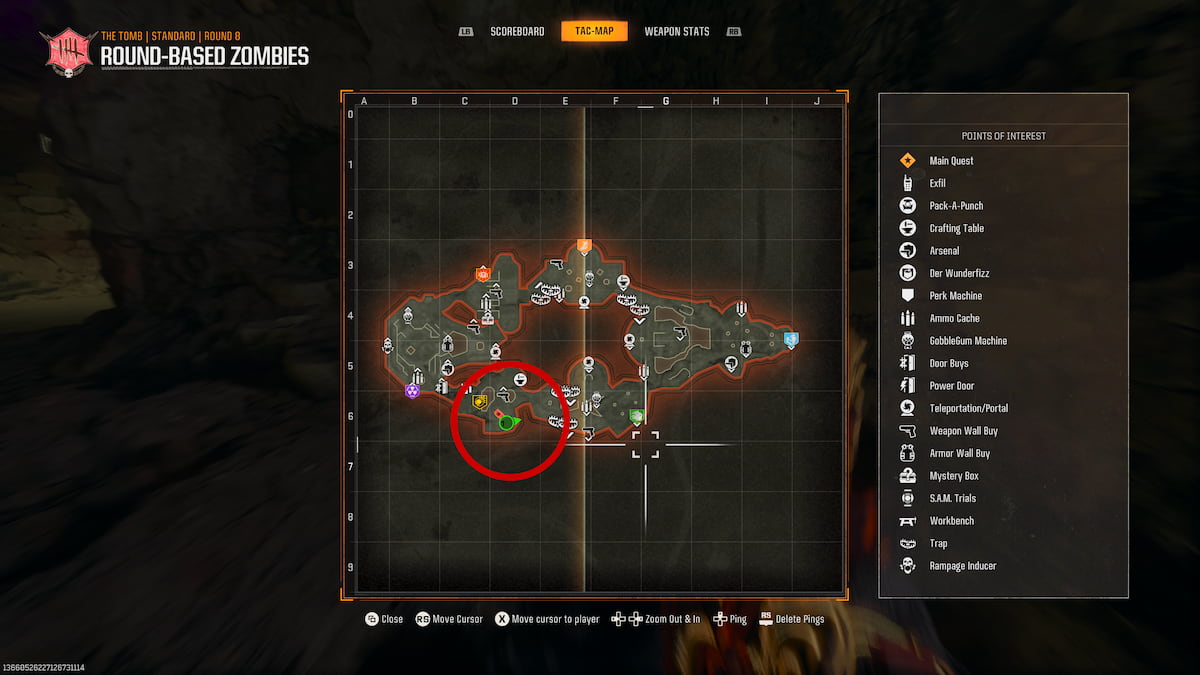Screen dimensions: 1200x675
Task: Select Der Wunderfizz in the legend
Action: pyautogui.click(x=959, y=273)
